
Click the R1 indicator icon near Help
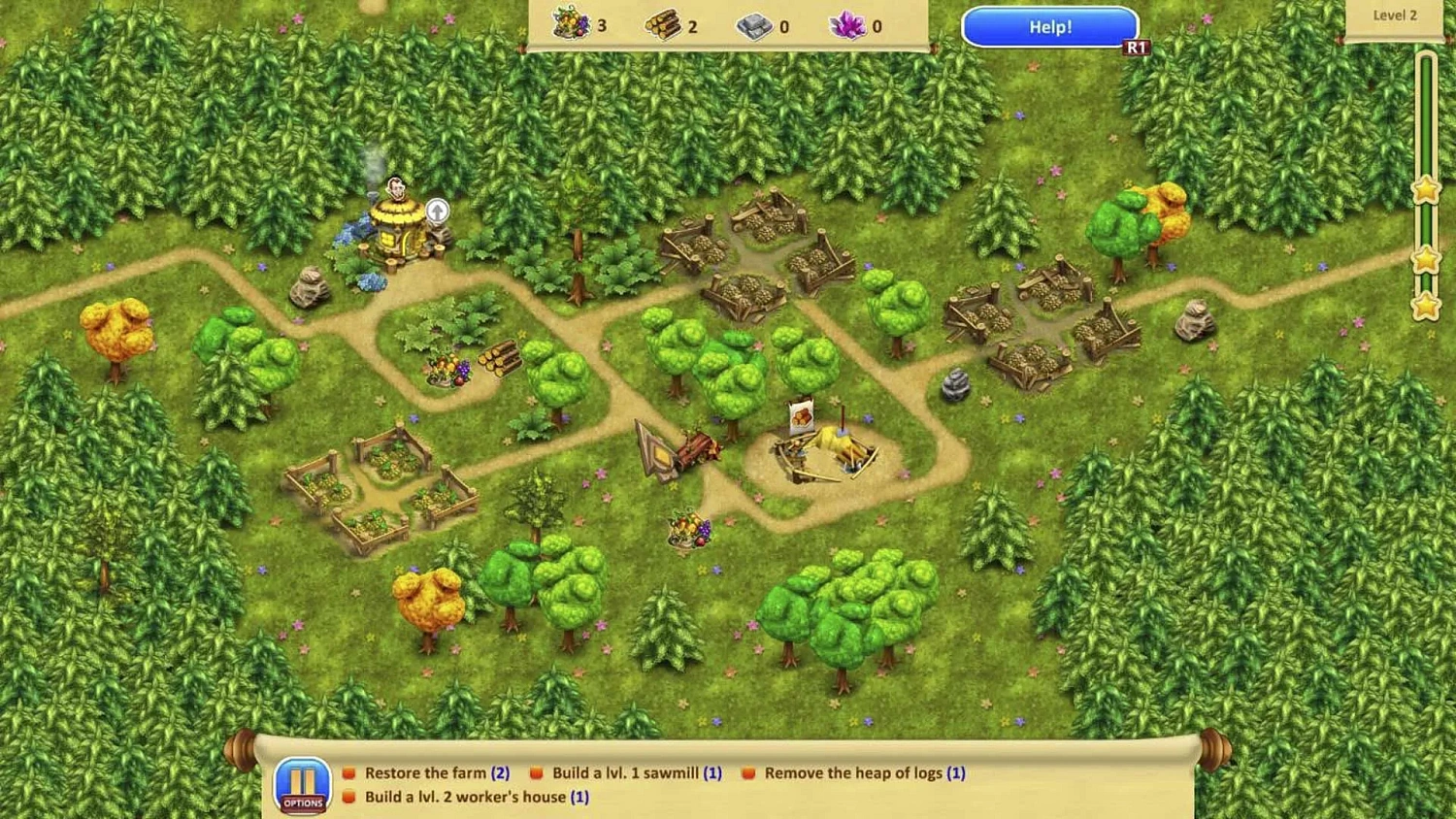point(1137,45)
